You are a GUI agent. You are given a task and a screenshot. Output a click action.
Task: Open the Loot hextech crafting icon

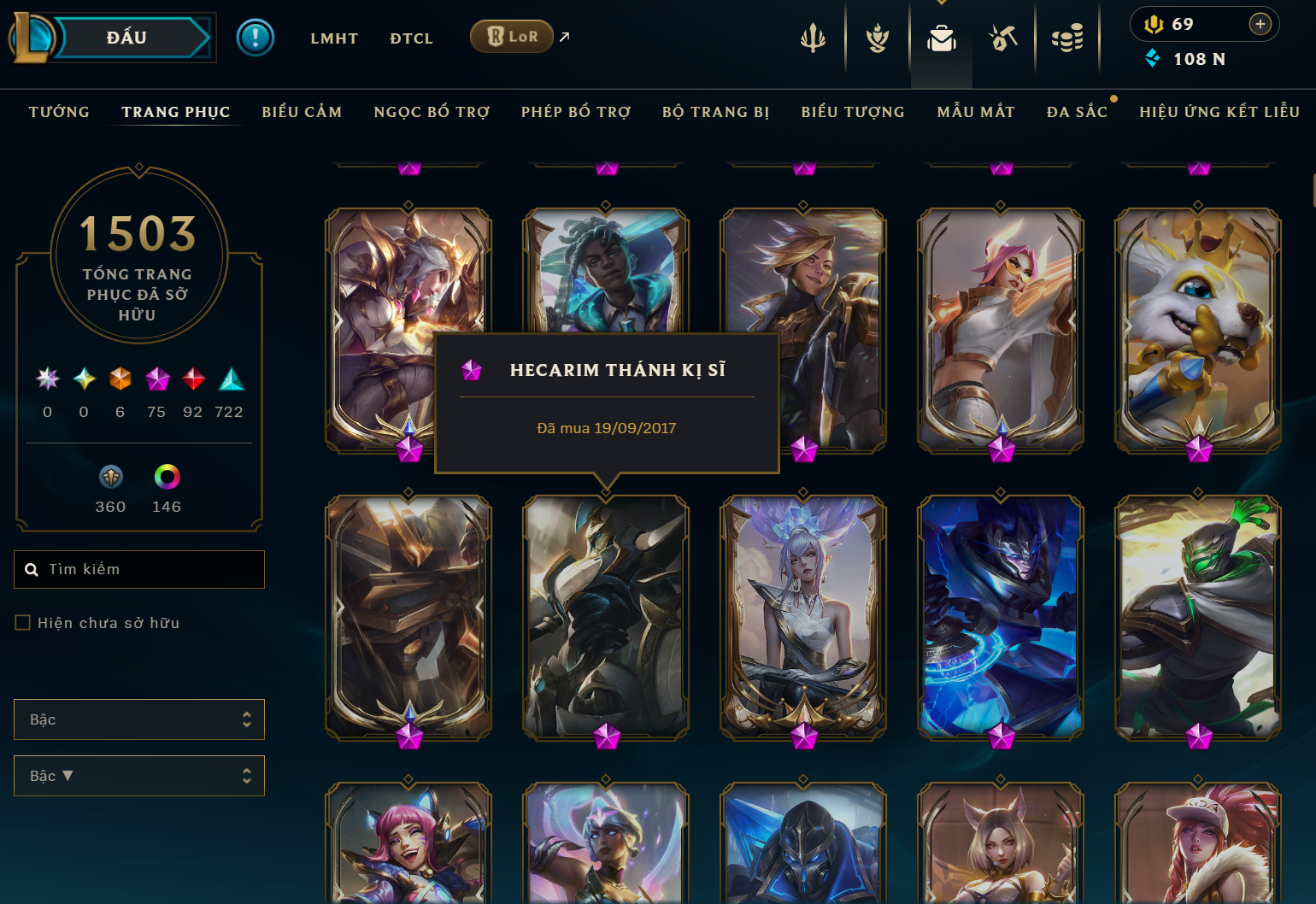coord(1003,38)
